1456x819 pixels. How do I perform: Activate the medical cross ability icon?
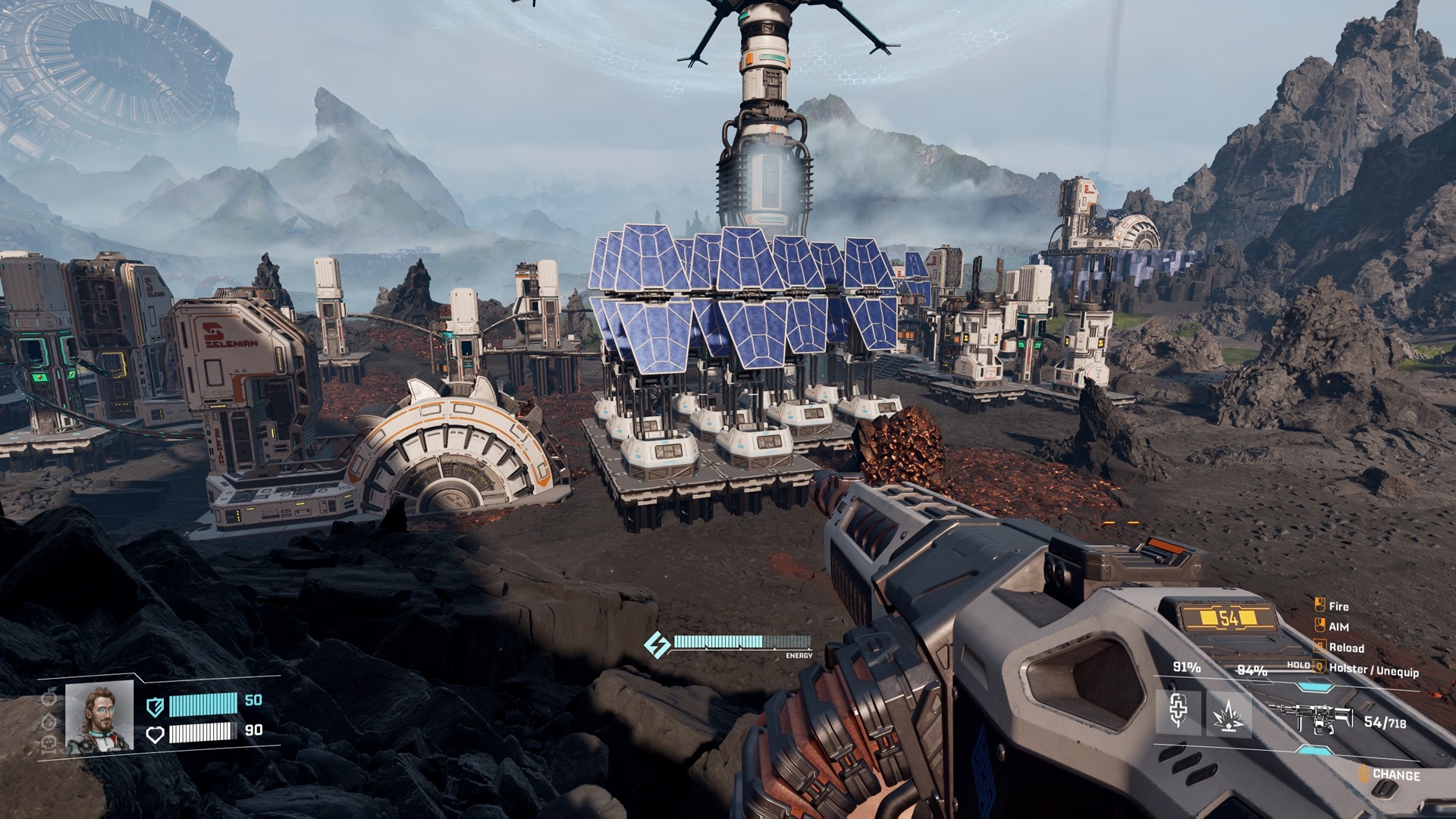point(1178,712)
